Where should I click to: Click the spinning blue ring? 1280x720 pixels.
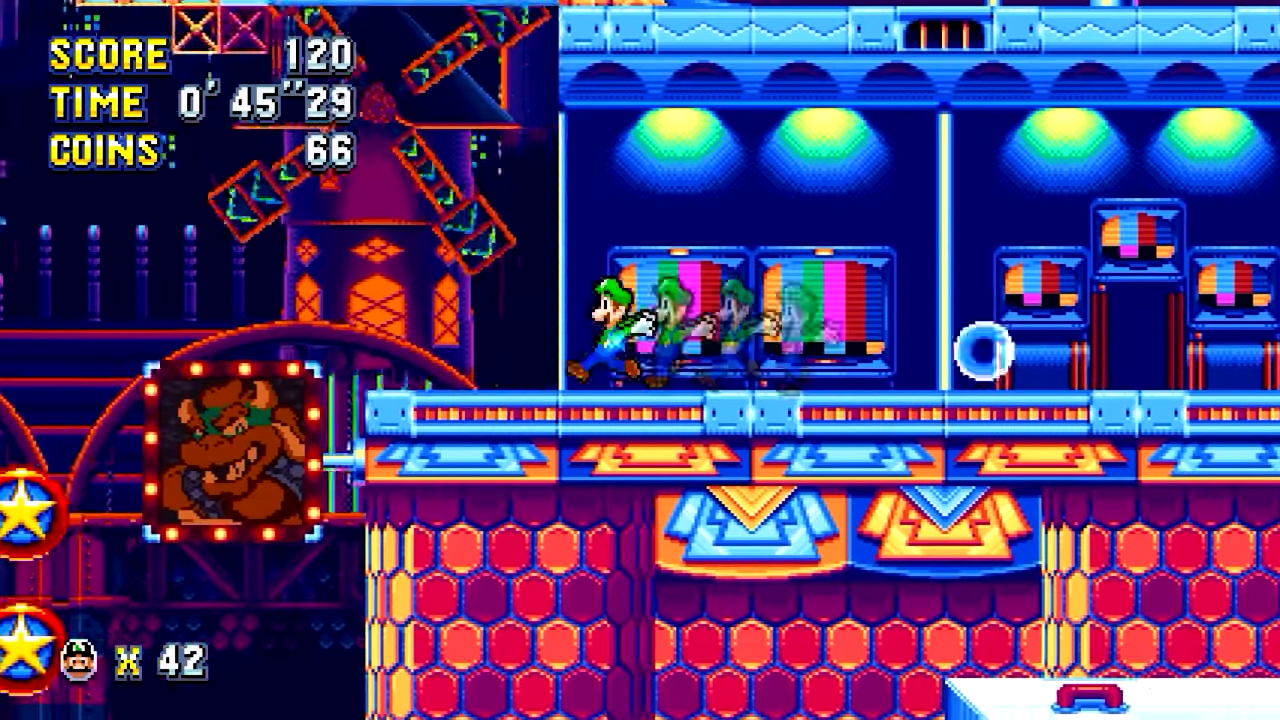(x=983, y=350)
